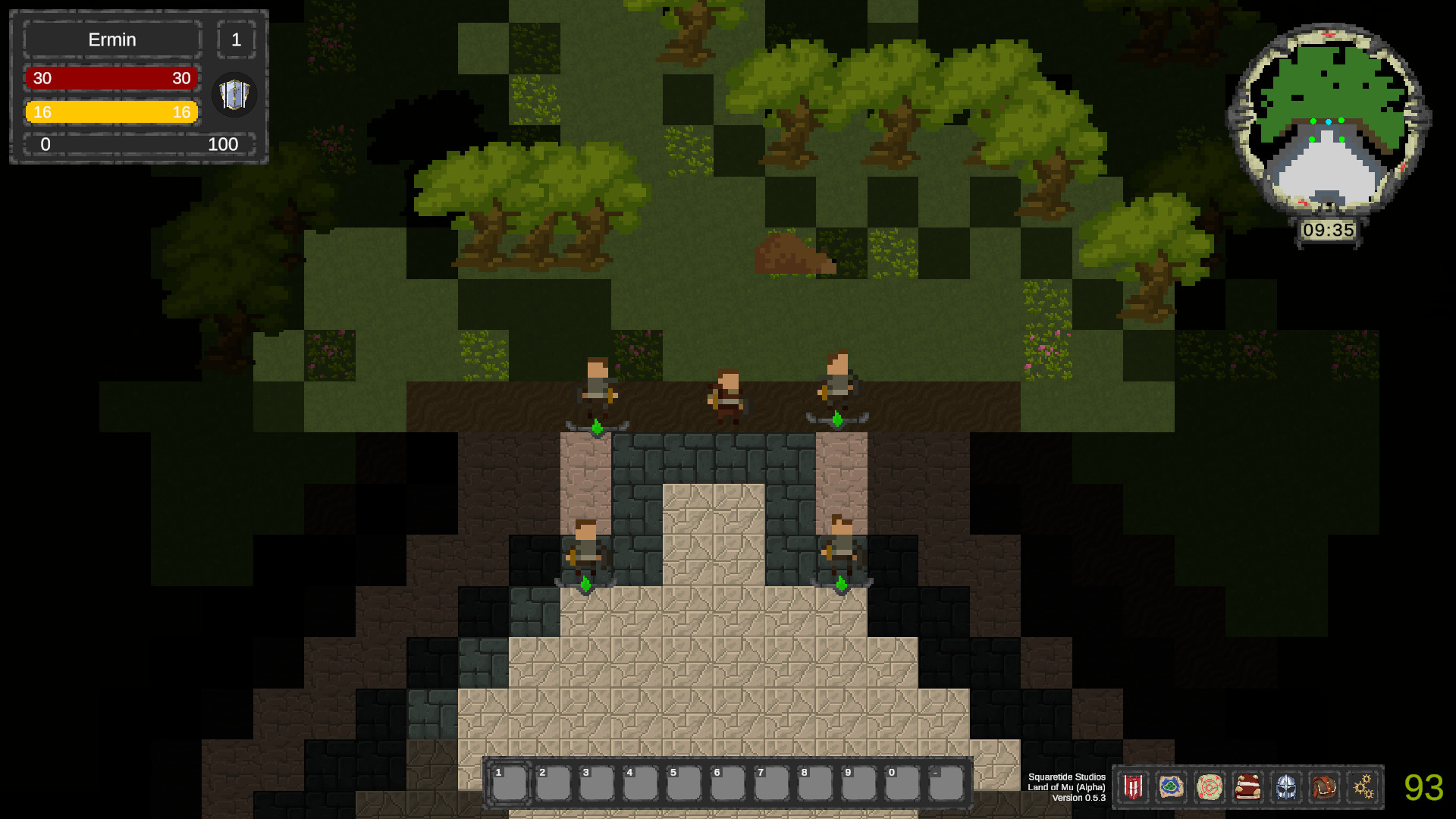Open the gears settings icon
Image resolution: width=1456 pixels, height=819 pixels.
click(x=1363, y=787)
